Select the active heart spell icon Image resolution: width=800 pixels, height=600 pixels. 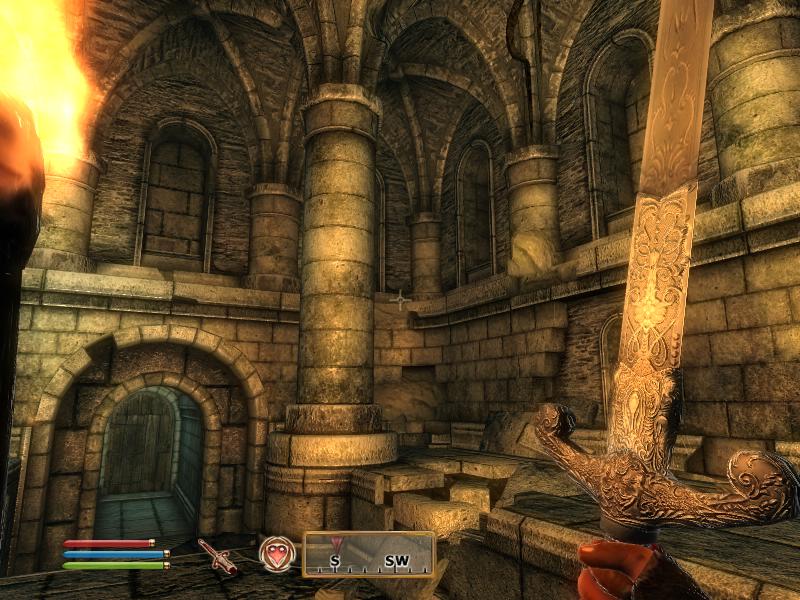coord(276,553)
